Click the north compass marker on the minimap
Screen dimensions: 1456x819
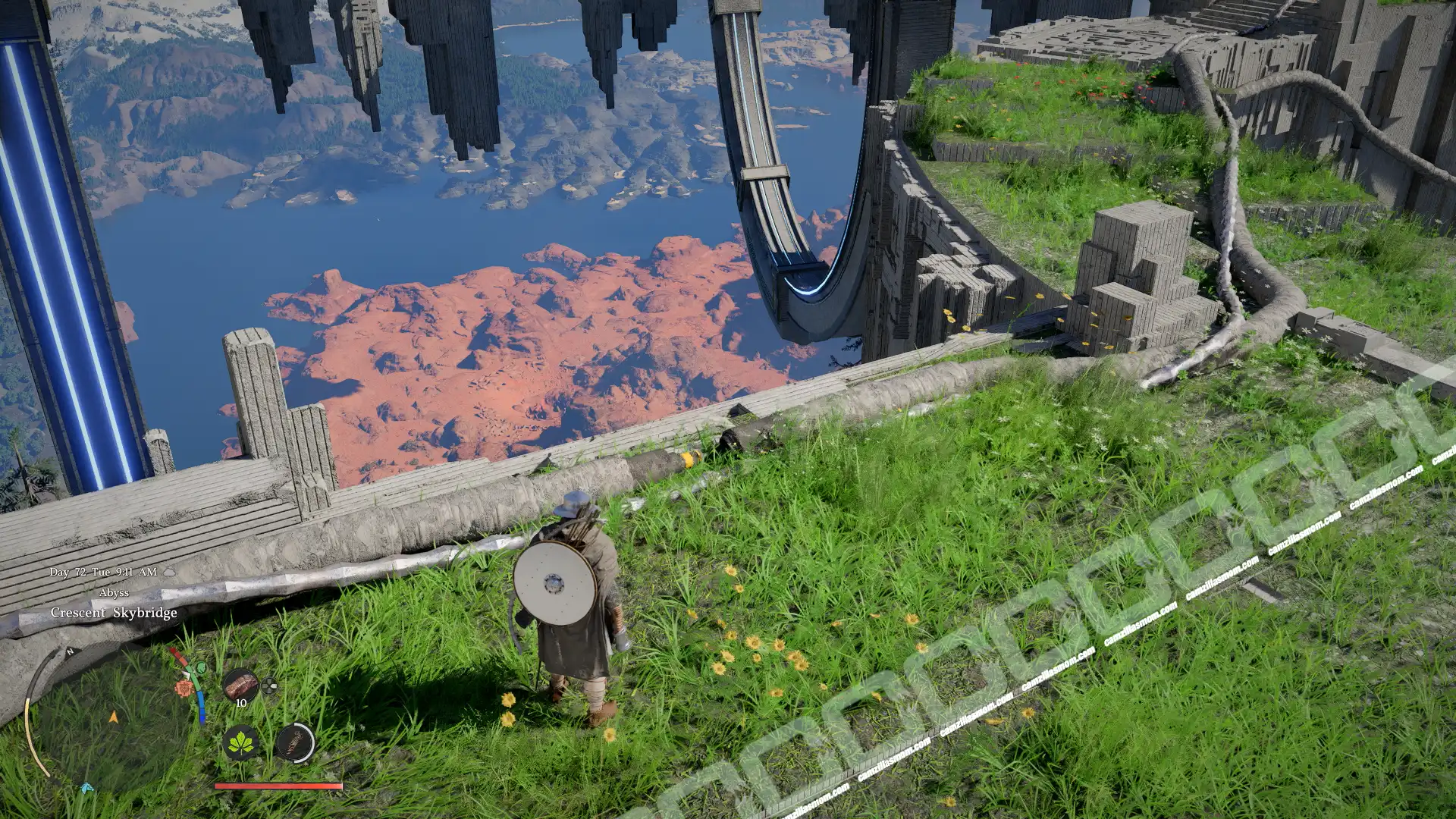(70, 651)
